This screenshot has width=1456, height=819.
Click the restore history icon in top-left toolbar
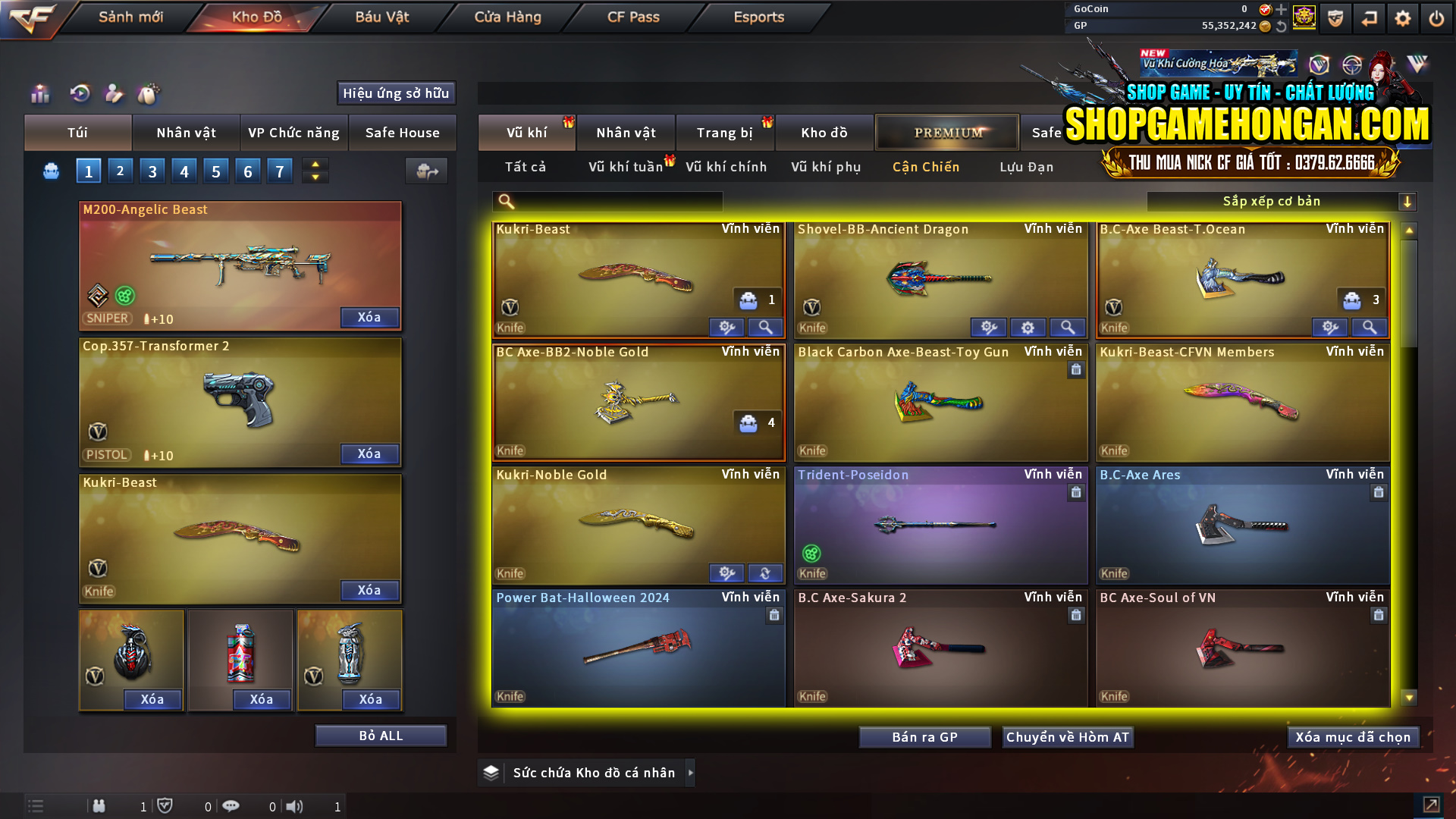(x=79, y=94)
